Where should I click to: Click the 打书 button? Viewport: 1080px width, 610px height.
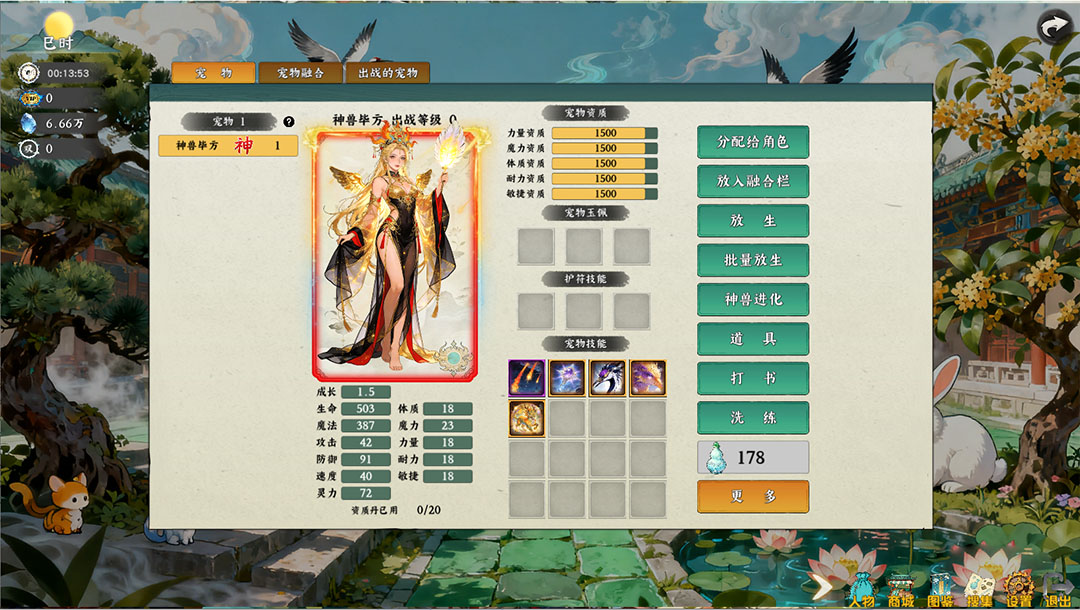(752, 378)
